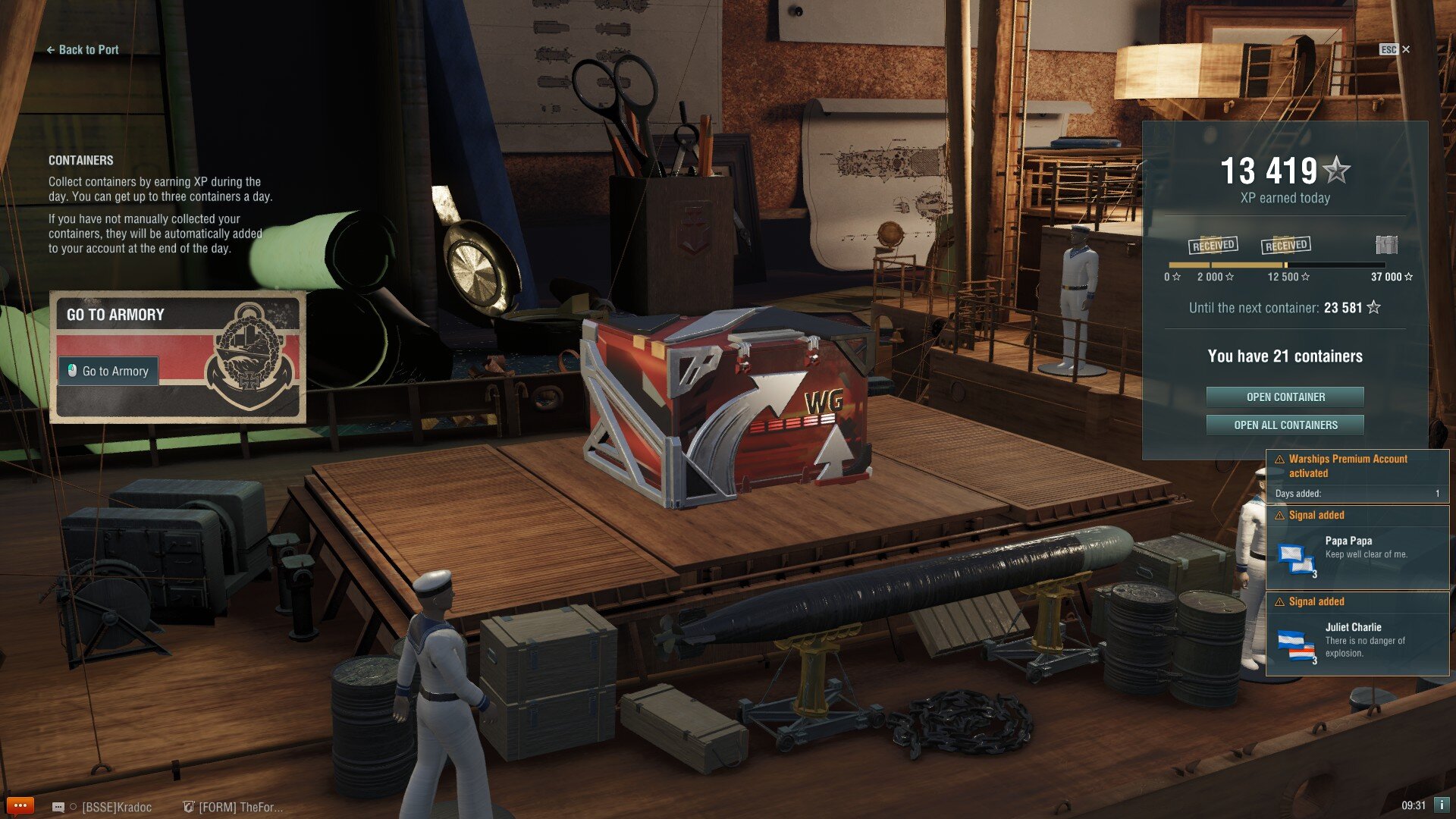Viewport: 1456px width, 819px height.
Task: Show the info icon next to clock
Action: (x=1442, y=805)
